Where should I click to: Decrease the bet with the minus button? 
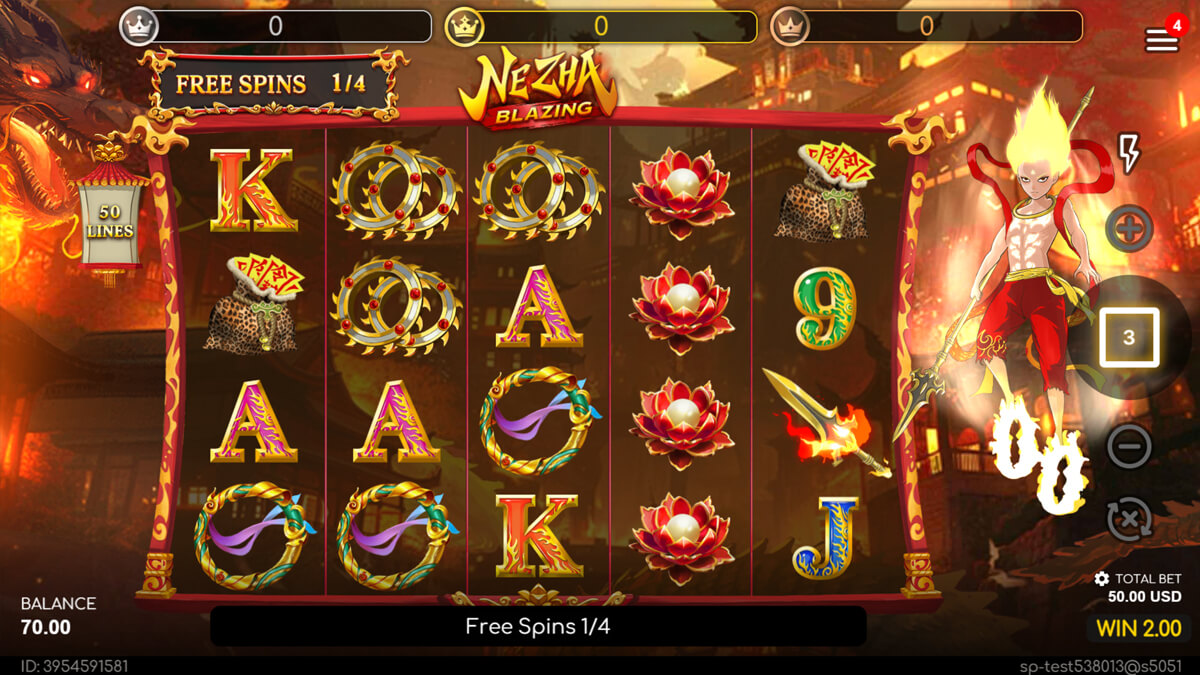(x=1129, y=445)
